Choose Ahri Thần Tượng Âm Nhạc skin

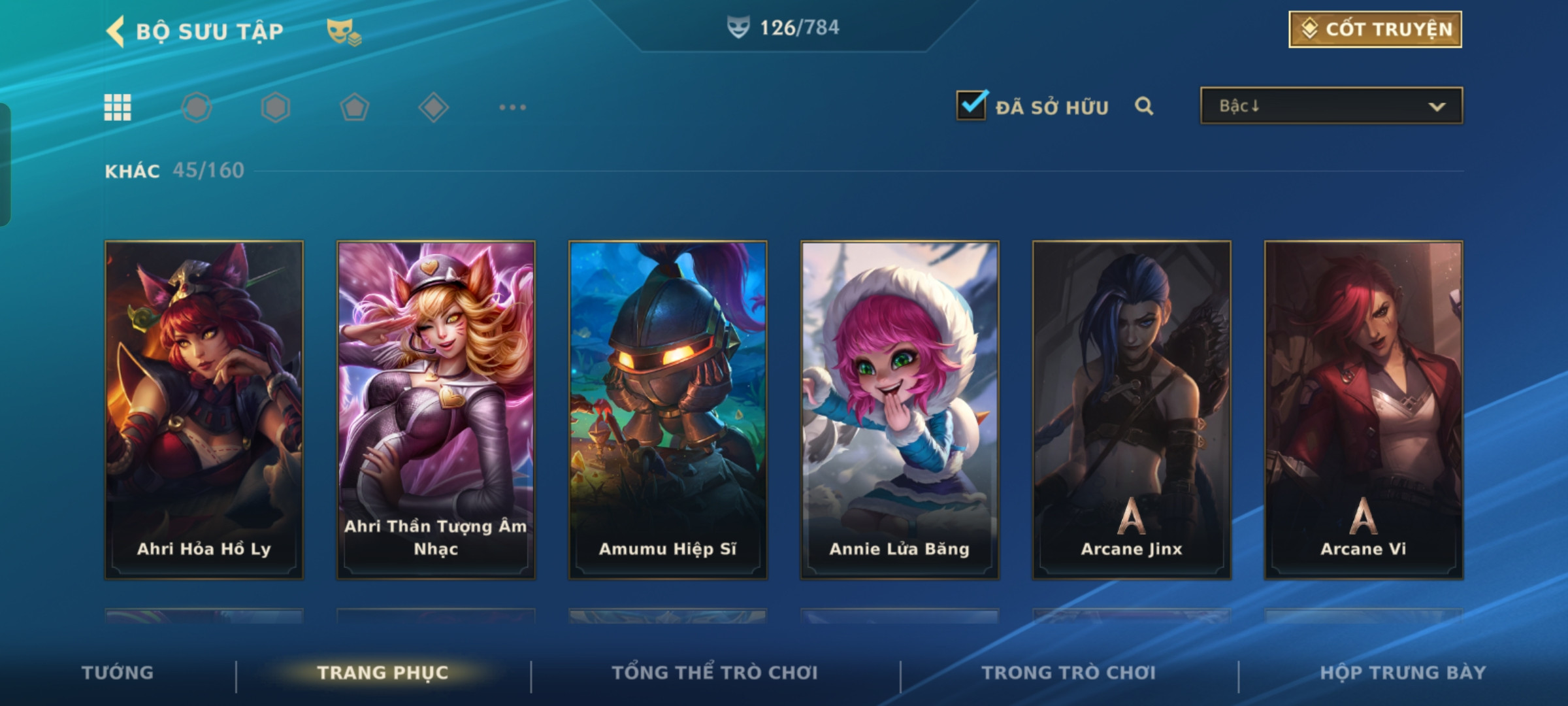(436, 410)
